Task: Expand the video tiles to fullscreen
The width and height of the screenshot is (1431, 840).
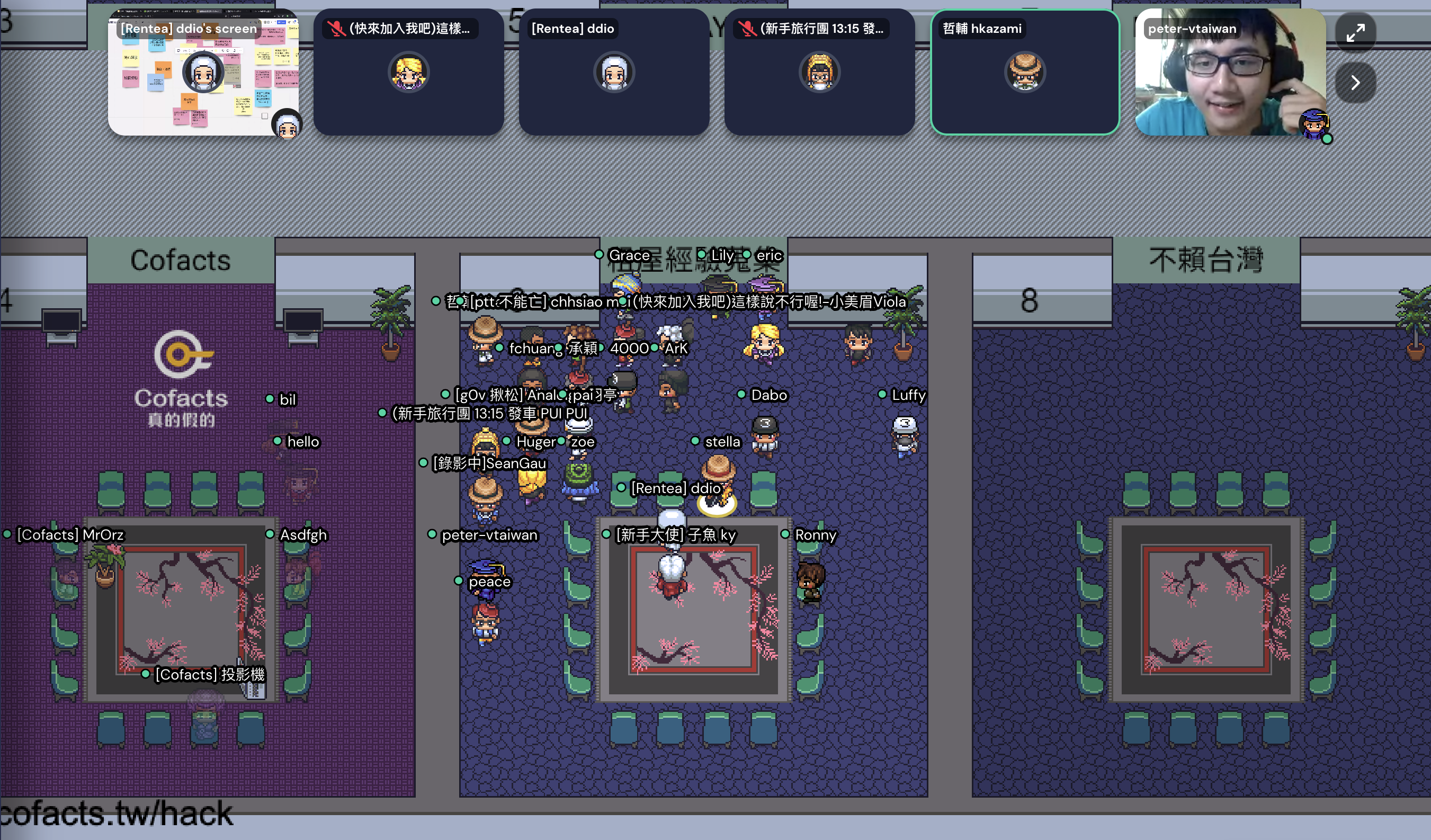Action: coord(1355,32)
